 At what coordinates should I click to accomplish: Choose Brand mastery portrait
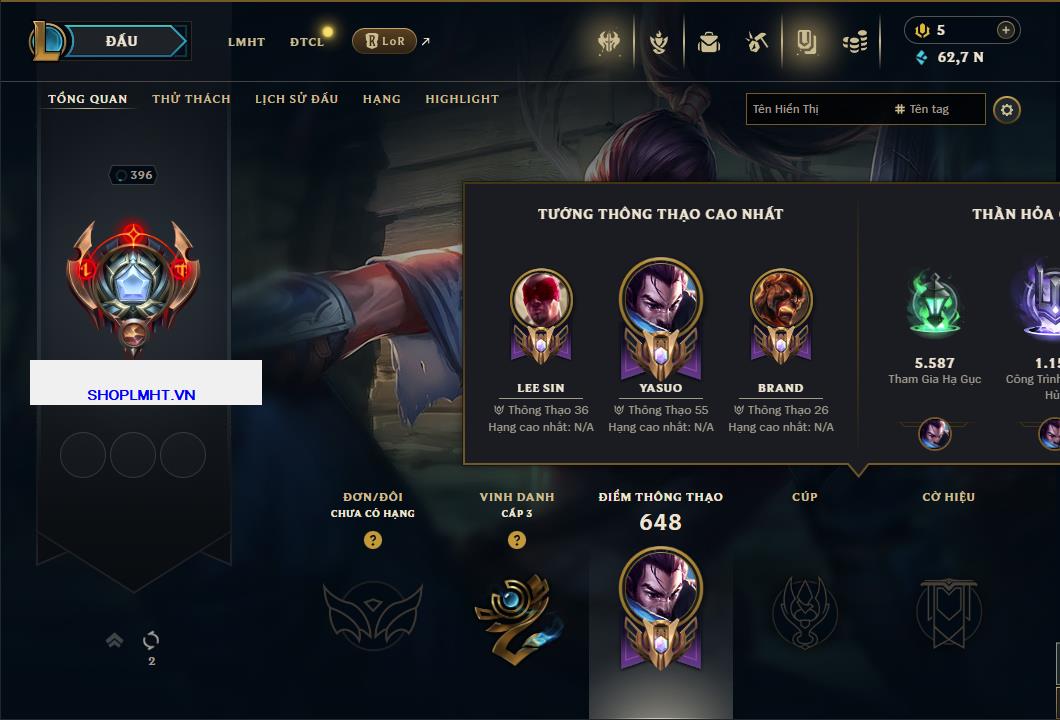(x=781, y=300)
